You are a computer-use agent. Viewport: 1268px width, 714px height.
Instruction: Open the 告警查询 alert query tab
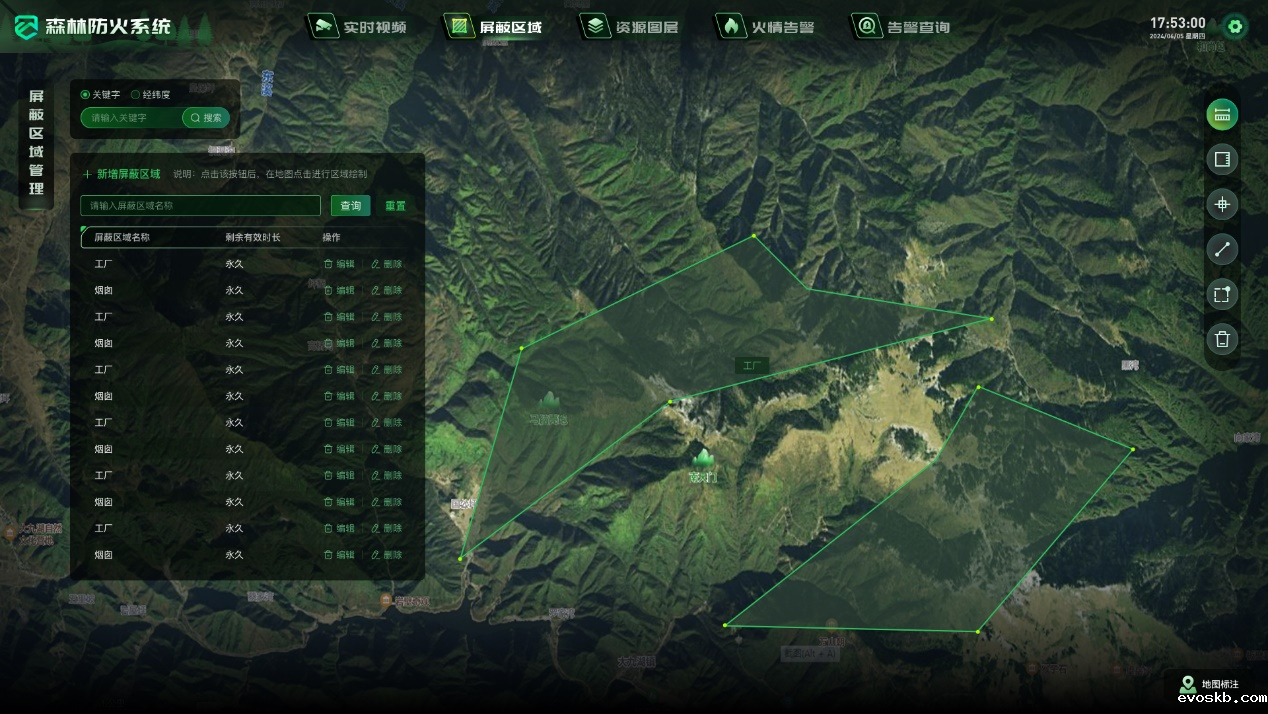click(x=903, y=27)
